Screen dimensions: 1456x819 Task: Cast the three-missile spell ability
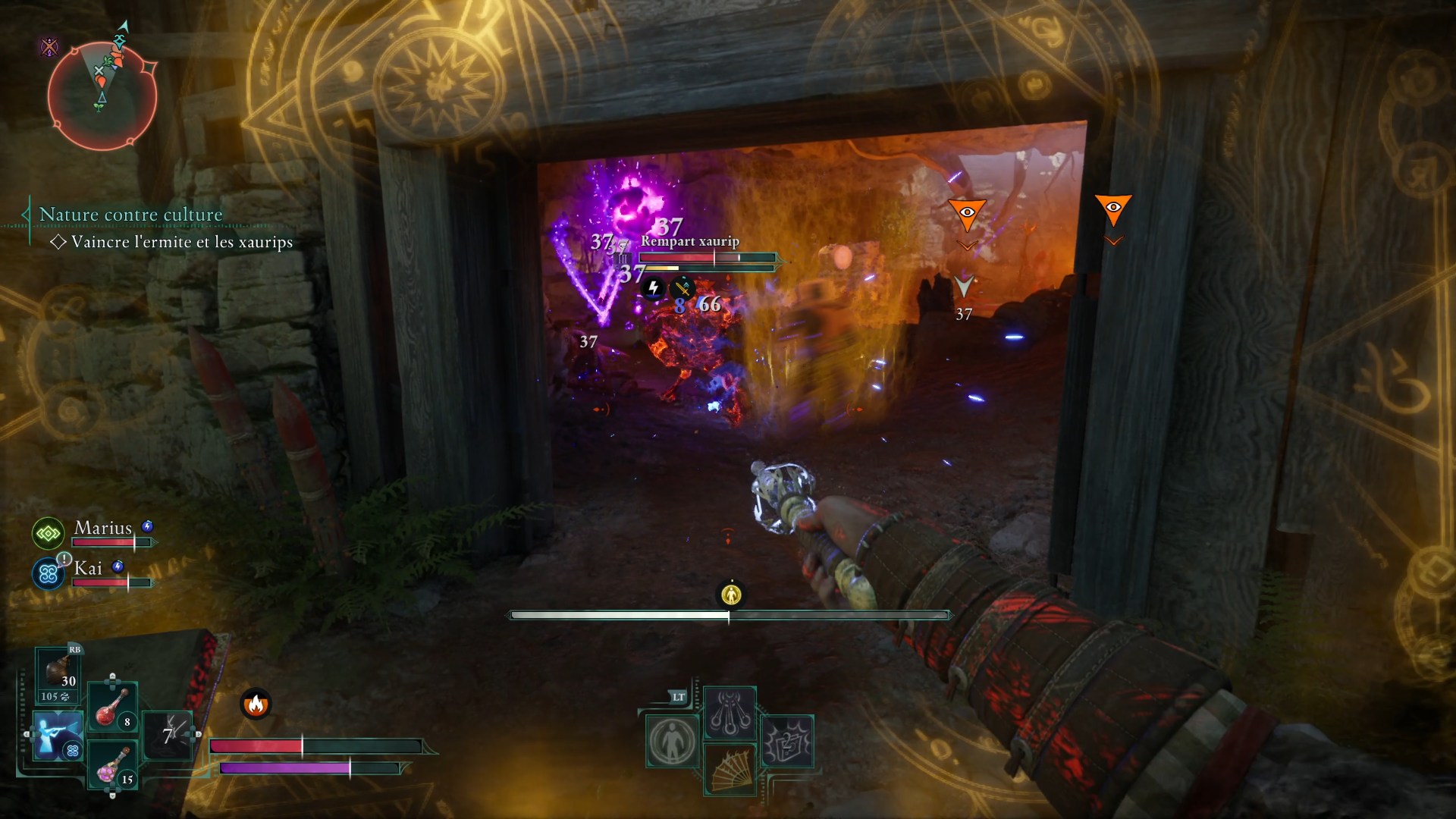click(x=730, y=711)
